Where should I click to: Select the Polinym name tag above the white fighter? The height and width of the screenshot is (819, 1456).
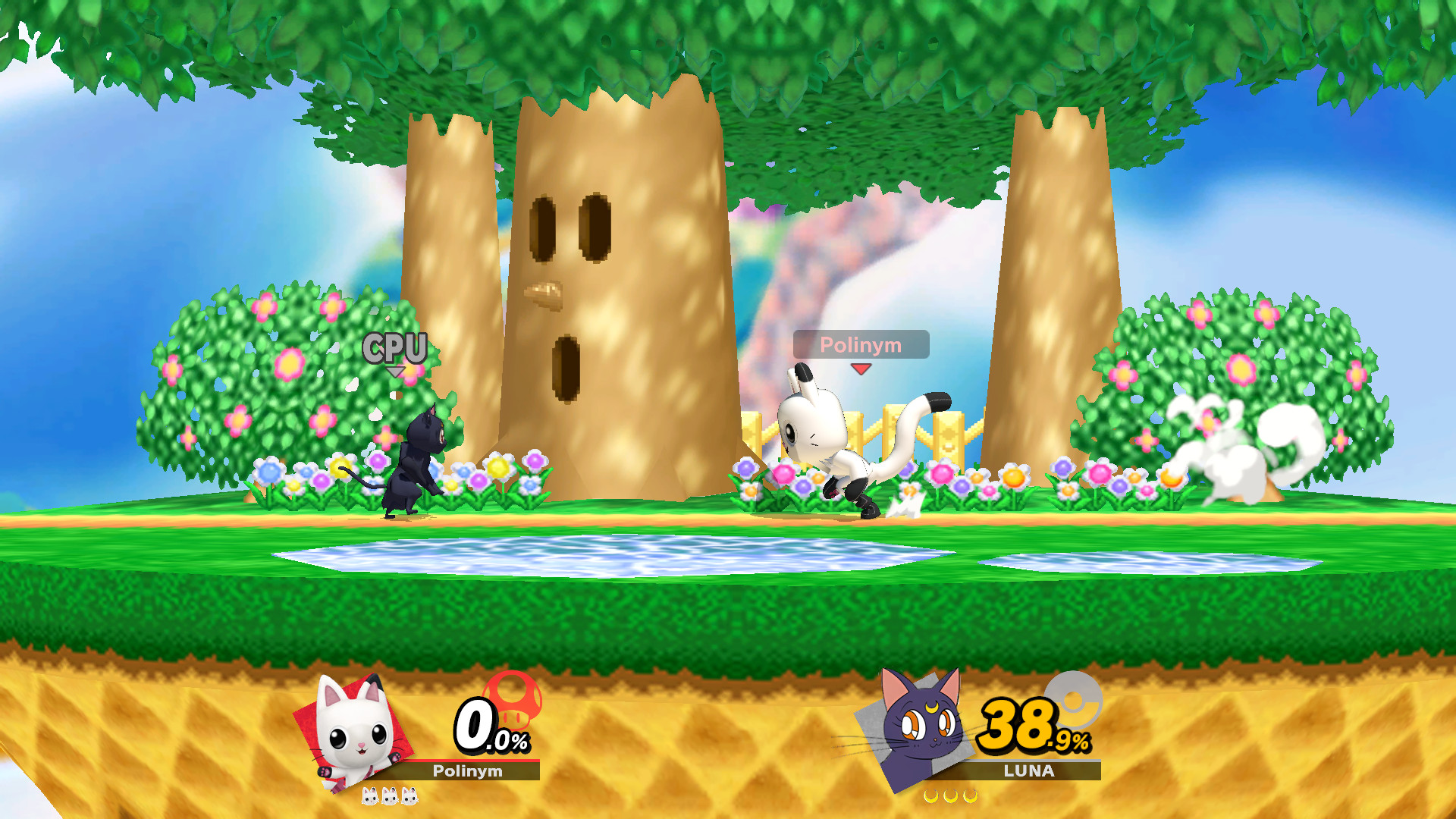(x=860, y=347)
